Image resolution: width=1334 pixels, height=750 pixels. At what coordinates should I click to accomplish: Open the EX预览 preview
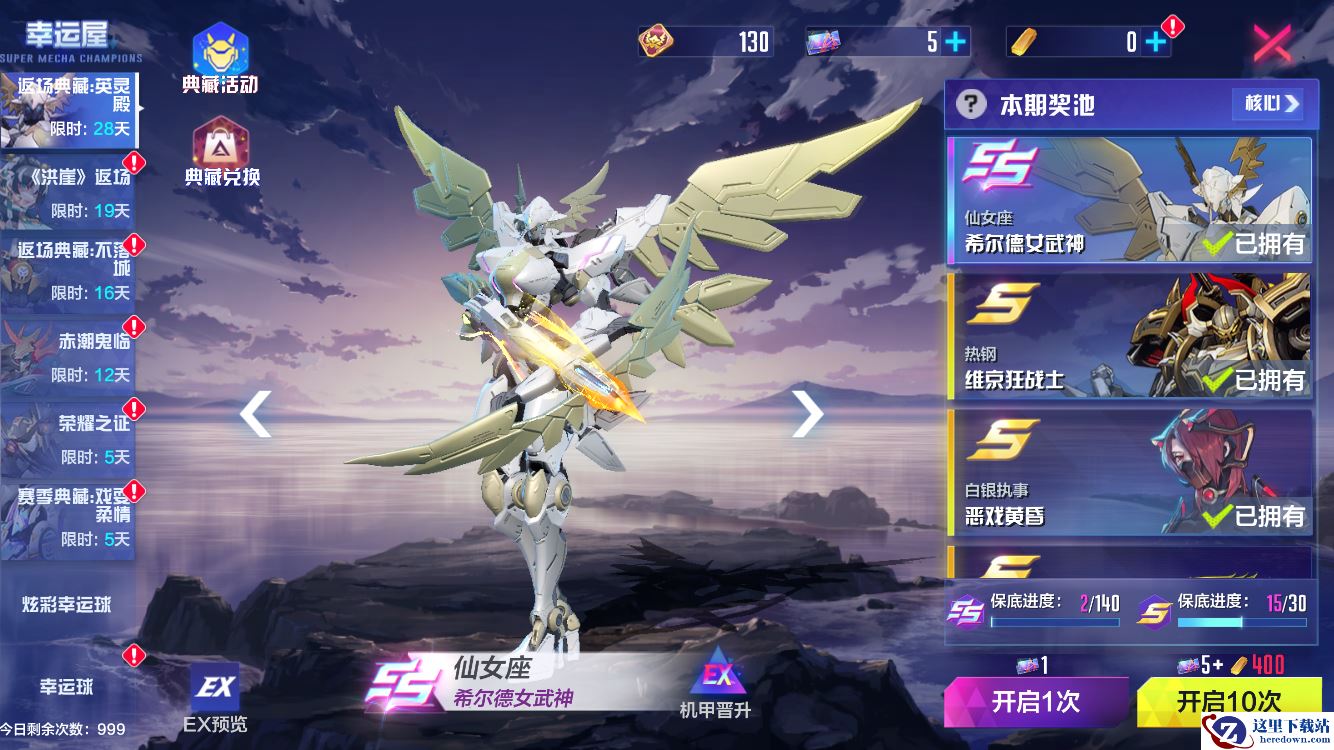point(215,697)
